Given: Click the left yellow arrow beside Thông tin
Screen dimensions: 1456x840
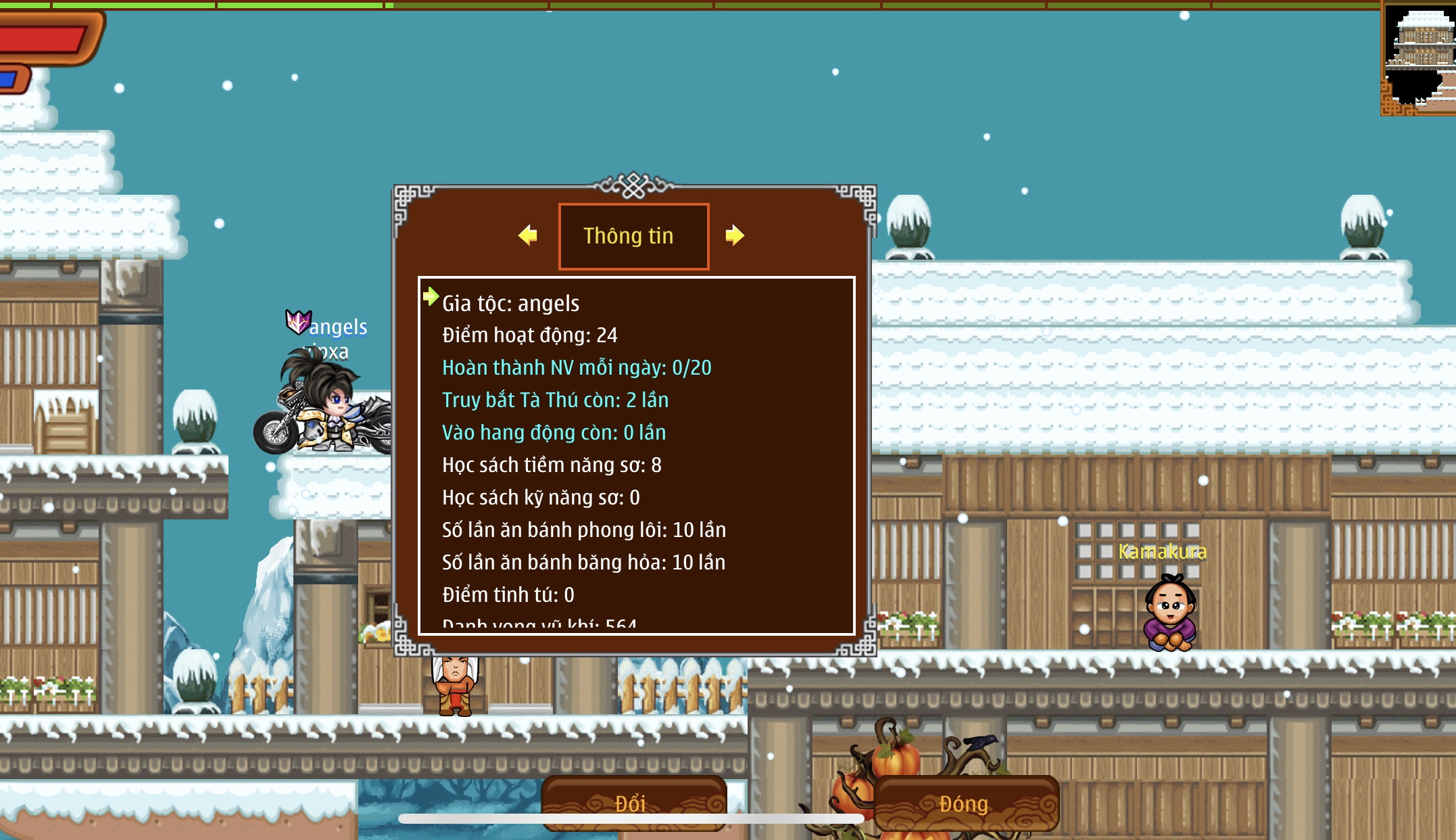Looking at the screenshot, I should pyautogui.click(x=528, y=235).
